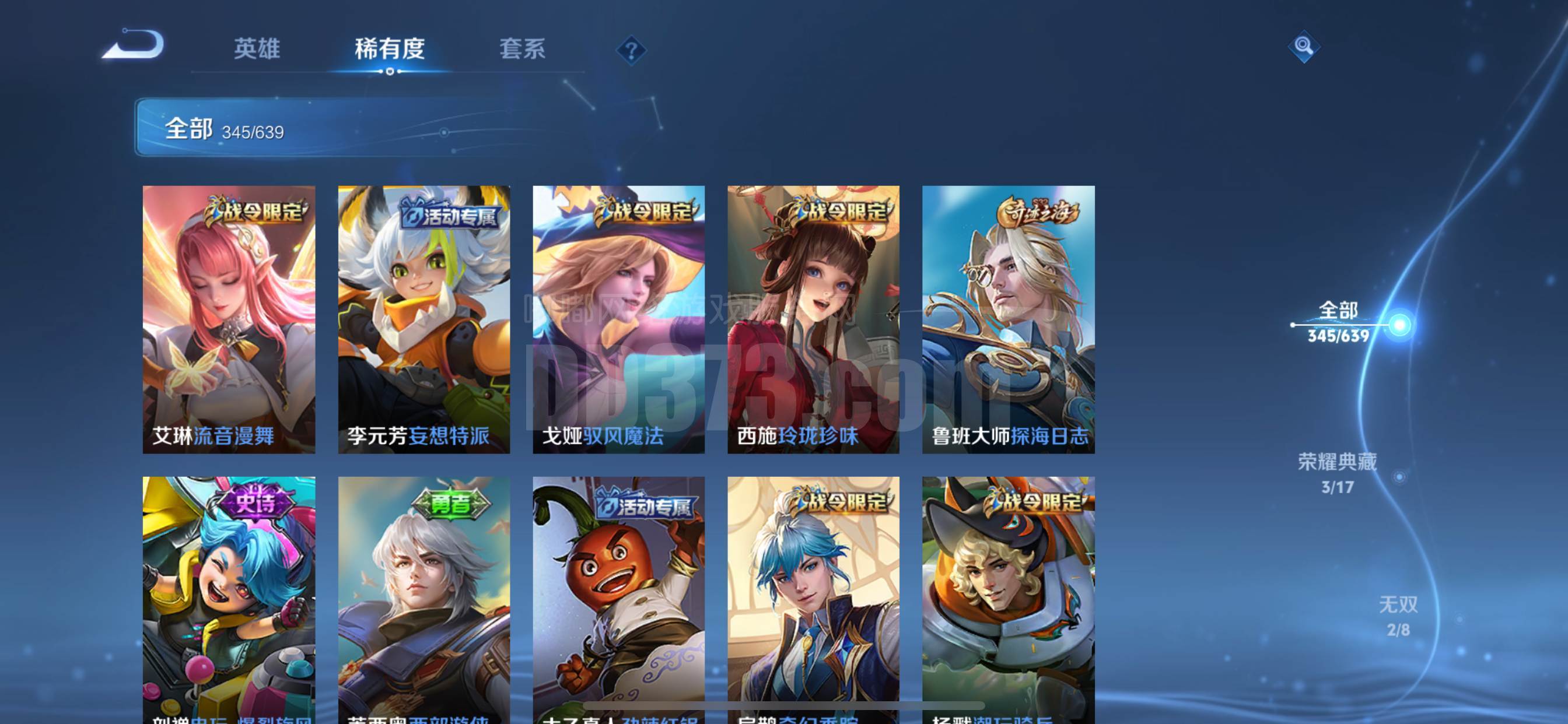Viewport: 1568px width, 724px height.
Task: Select the 稀有度 tab
Action: pos(390,48)
